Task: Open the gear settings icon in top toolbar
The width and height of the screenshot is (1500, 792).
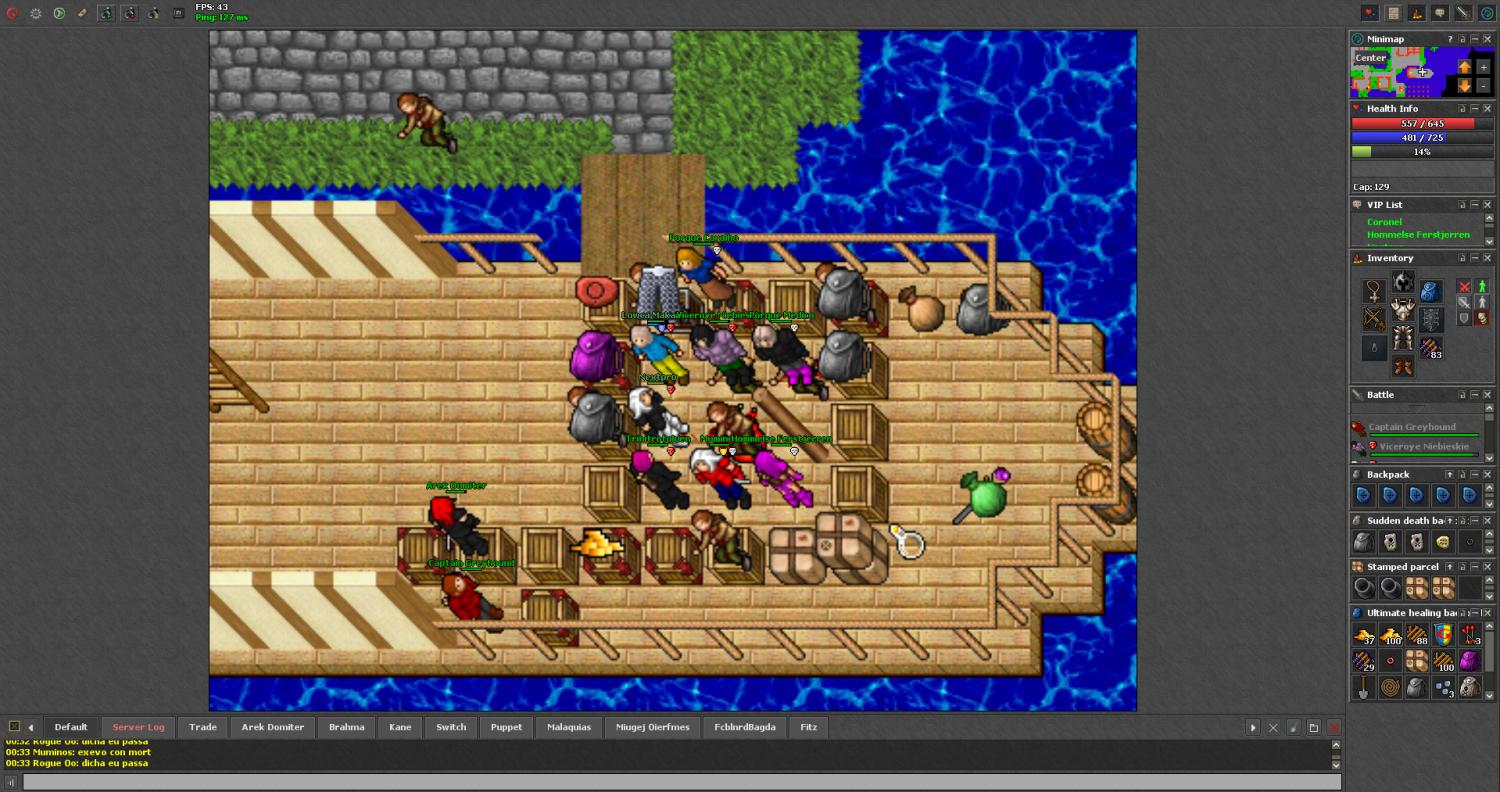Action: tap(36, 13)
